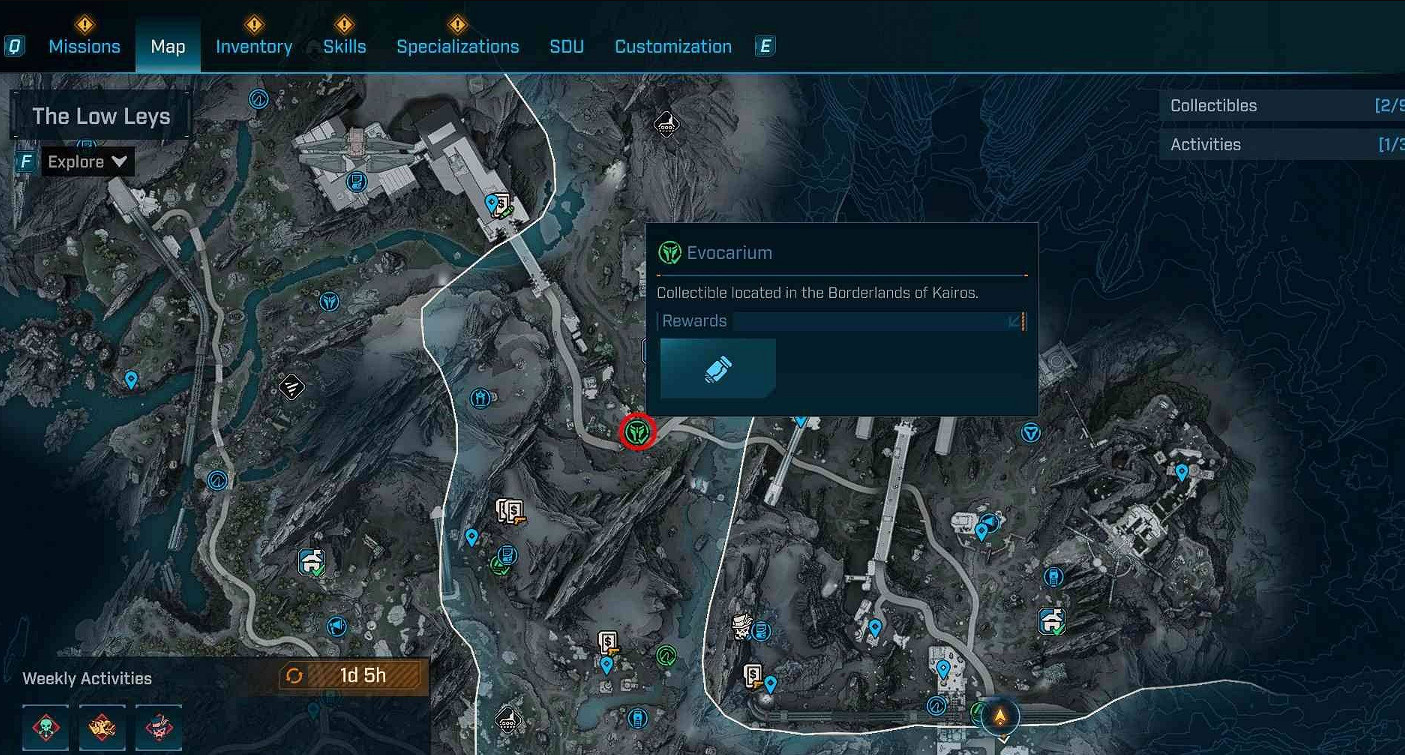Click the orange objective marker at bottom right
Screen dimensions: 1405x755
point(1000,716)
